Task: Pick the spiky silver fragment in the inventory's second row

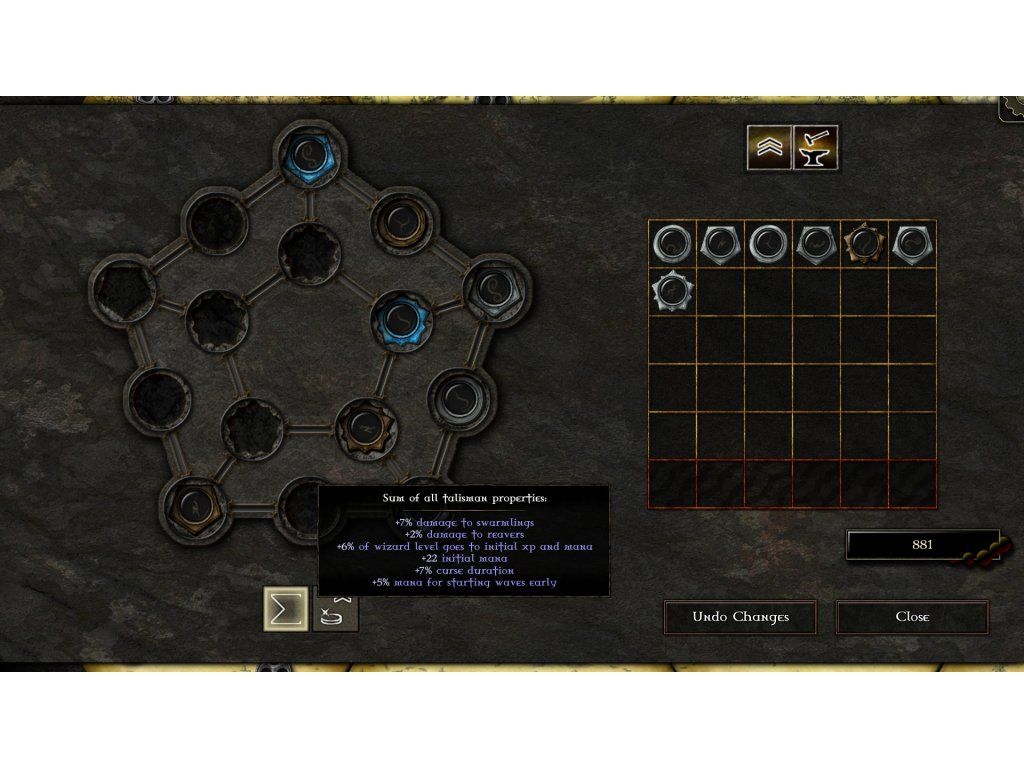Action: pyautogui.click(x=672, y=292)
